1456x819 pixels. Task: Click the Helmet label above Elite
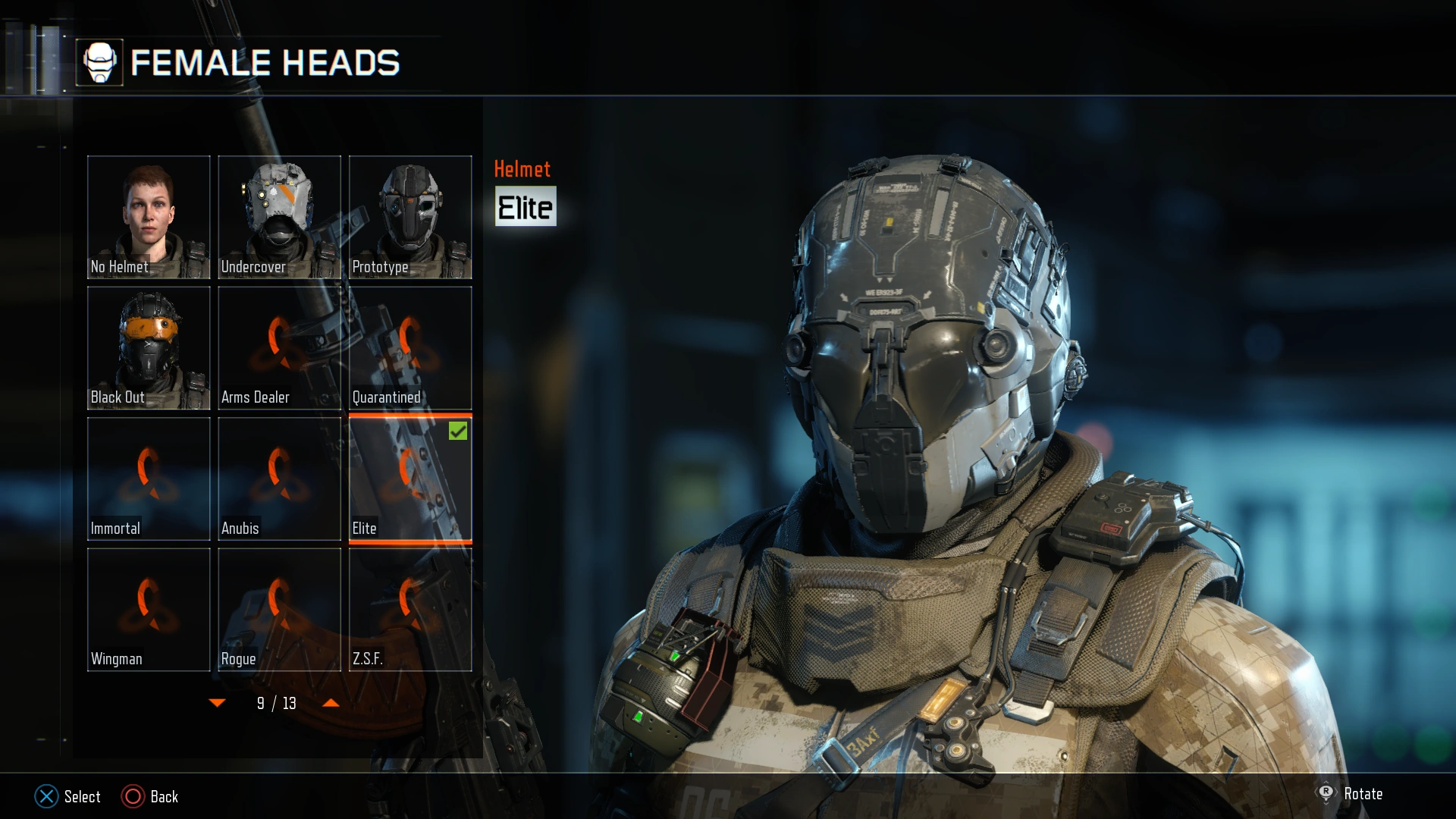(522, 168)
